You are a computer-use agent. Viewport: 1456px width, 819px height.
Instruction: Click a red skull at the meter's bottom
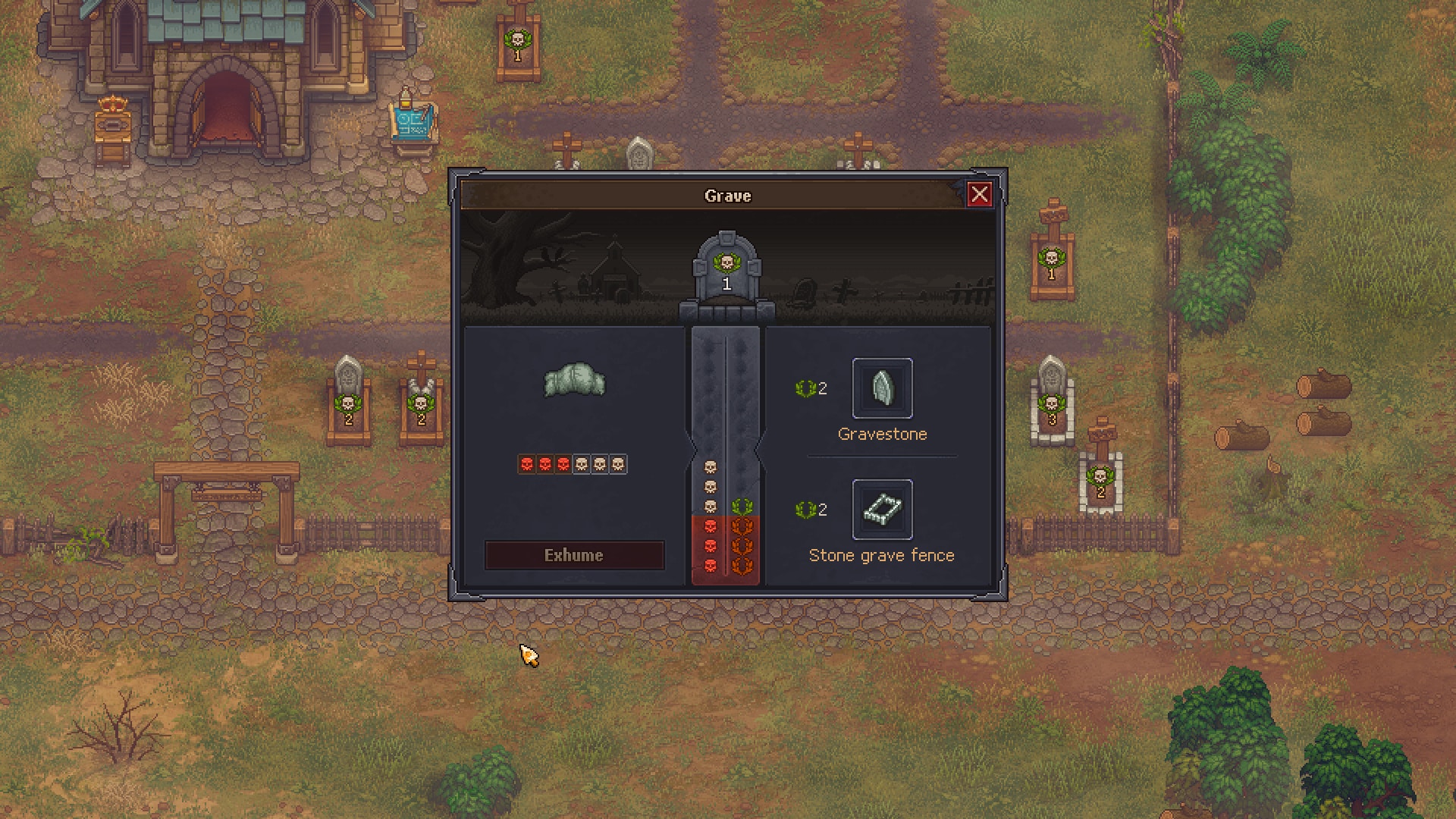(x=710, y=564)
